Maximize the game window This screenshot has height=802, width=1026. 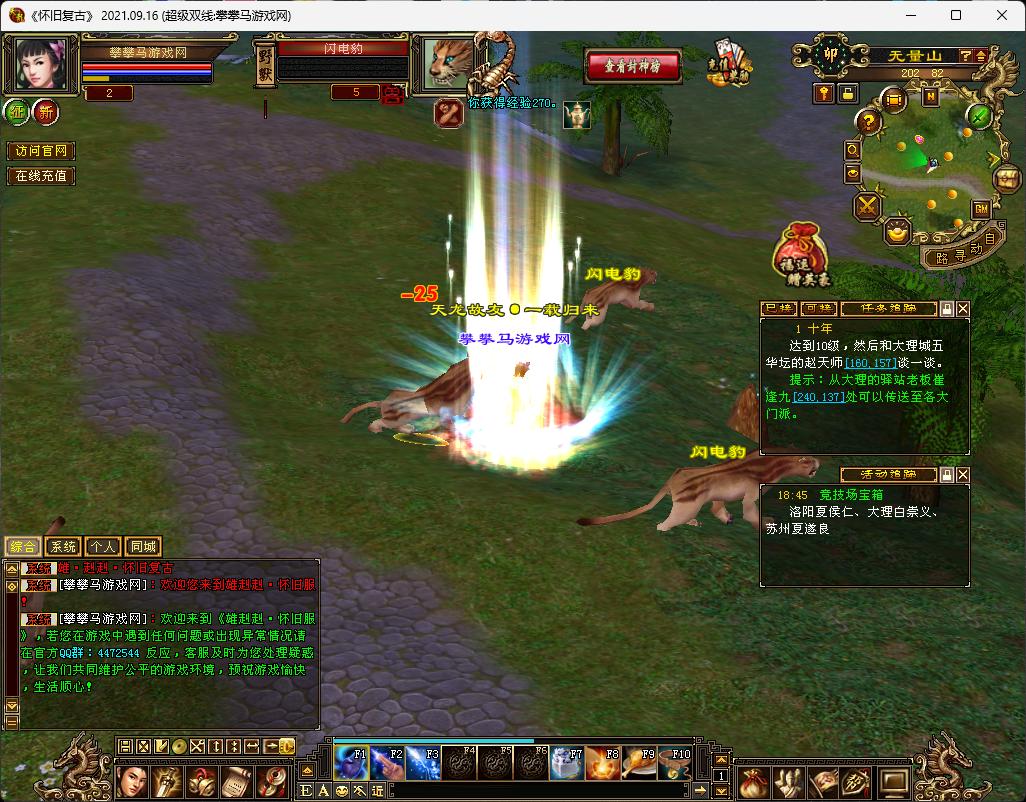956,15
